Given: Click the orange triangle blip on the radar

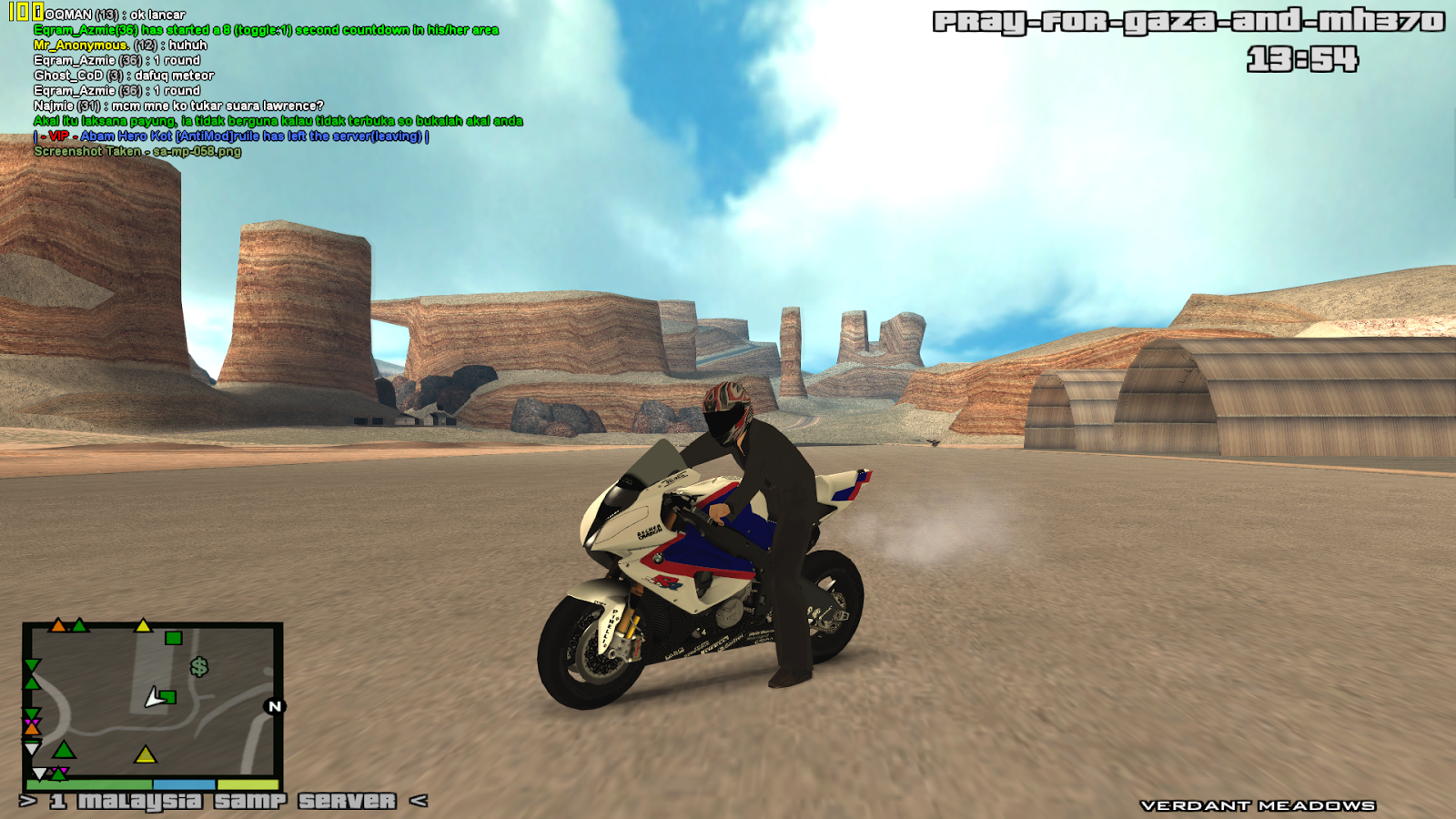Looking at the screenshot, I should click(x=58, y=626).
